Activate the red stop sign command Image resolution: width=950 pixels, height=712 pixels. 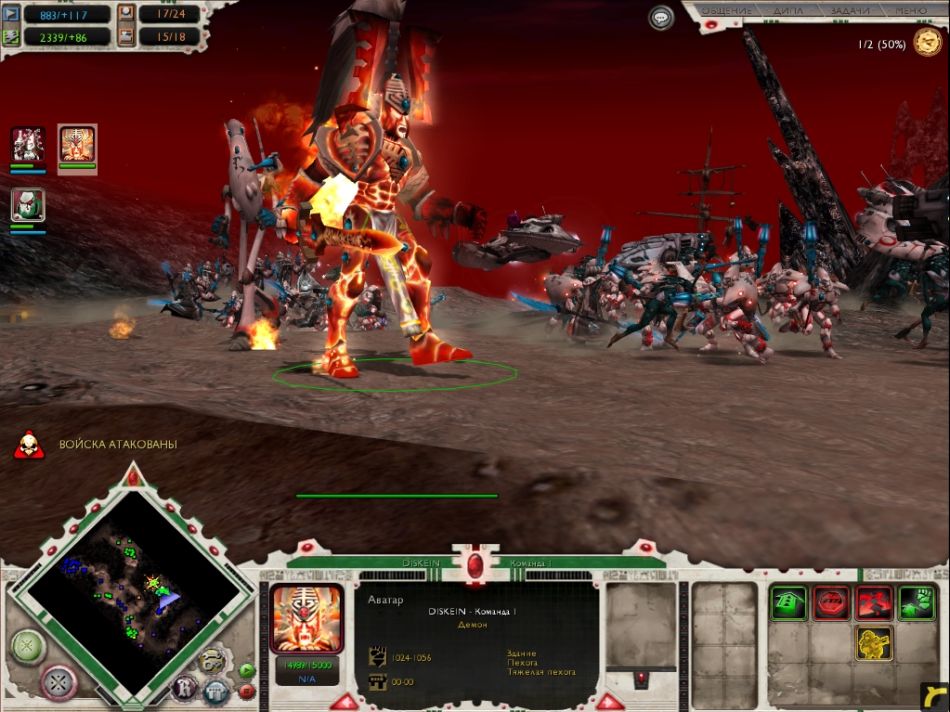(832, 603)
